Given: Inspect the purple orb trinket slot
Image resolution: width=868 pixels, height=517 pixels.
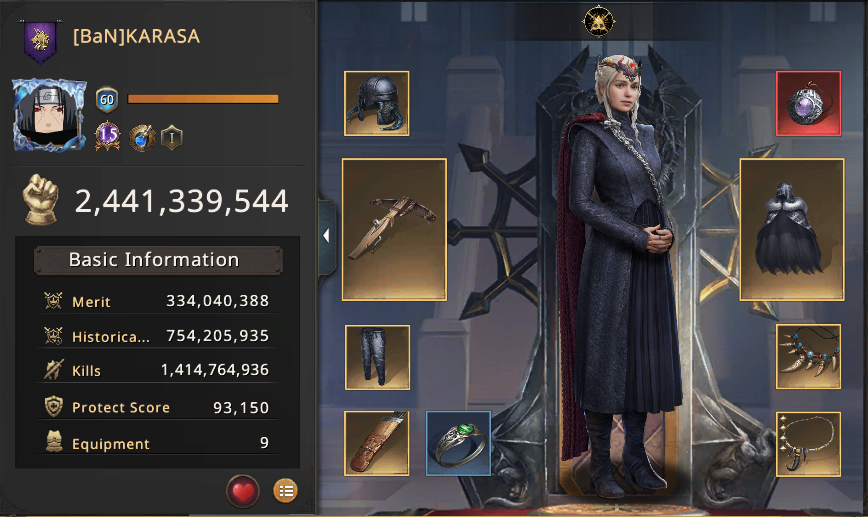Looking at the screenshot, I should pos(808,103).
